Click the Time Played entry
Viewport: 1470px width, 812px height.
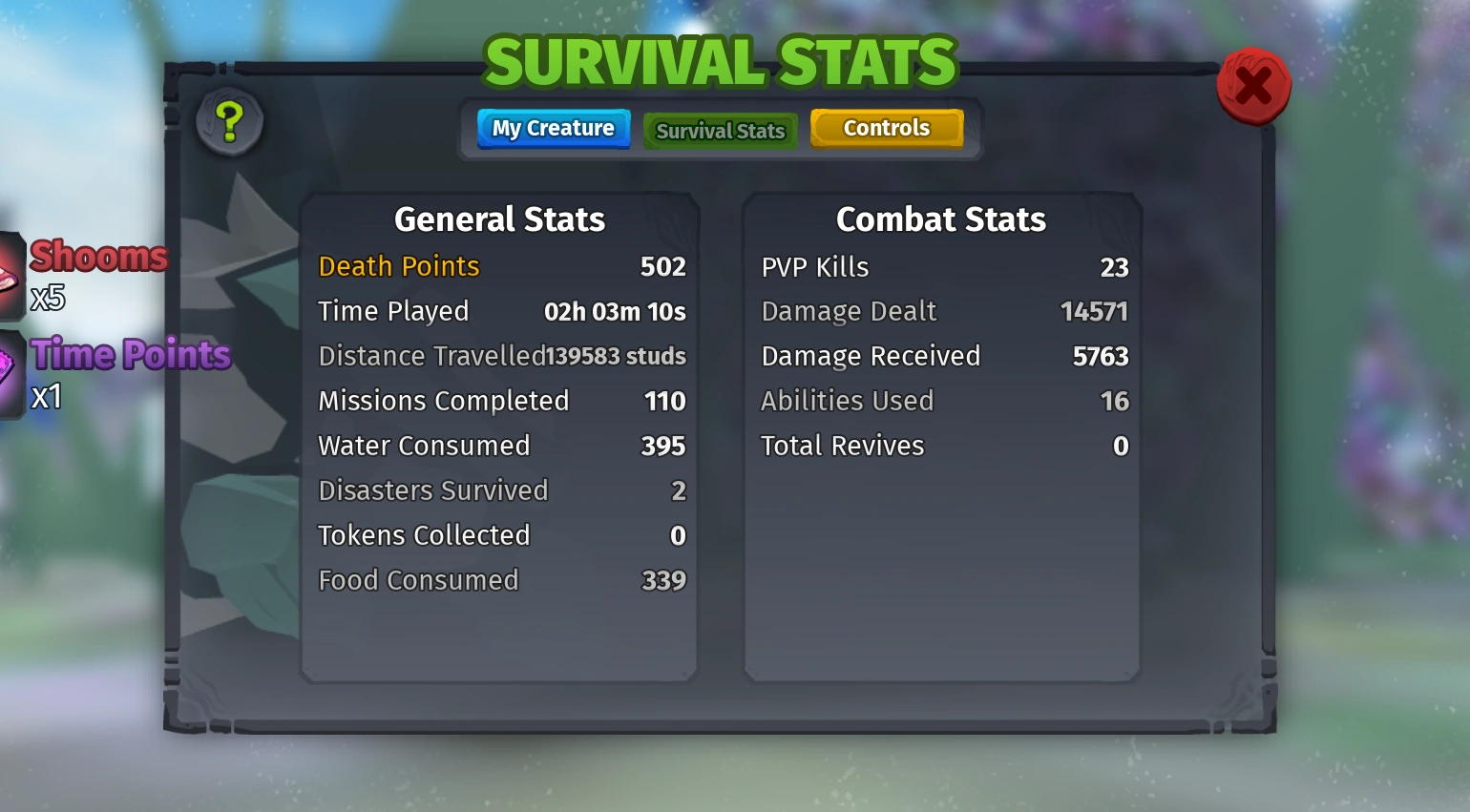[393, 311]
